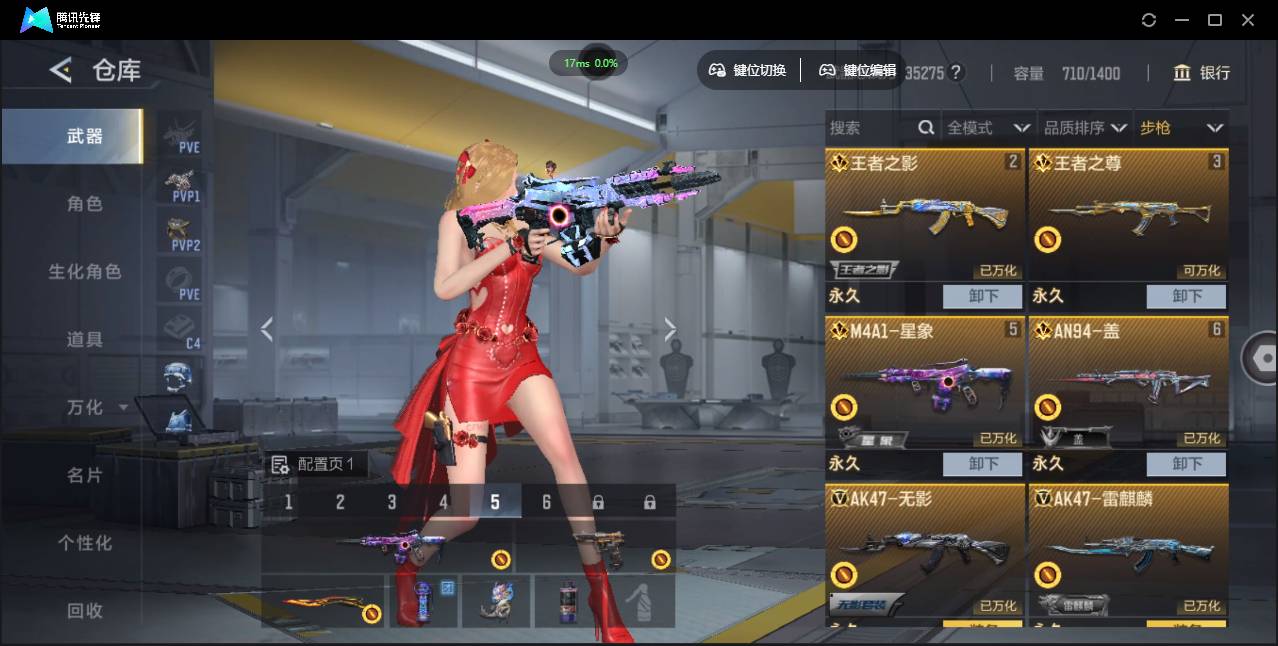Open the 银行 bank
1278x646 pixels.
pos(1201,73)
